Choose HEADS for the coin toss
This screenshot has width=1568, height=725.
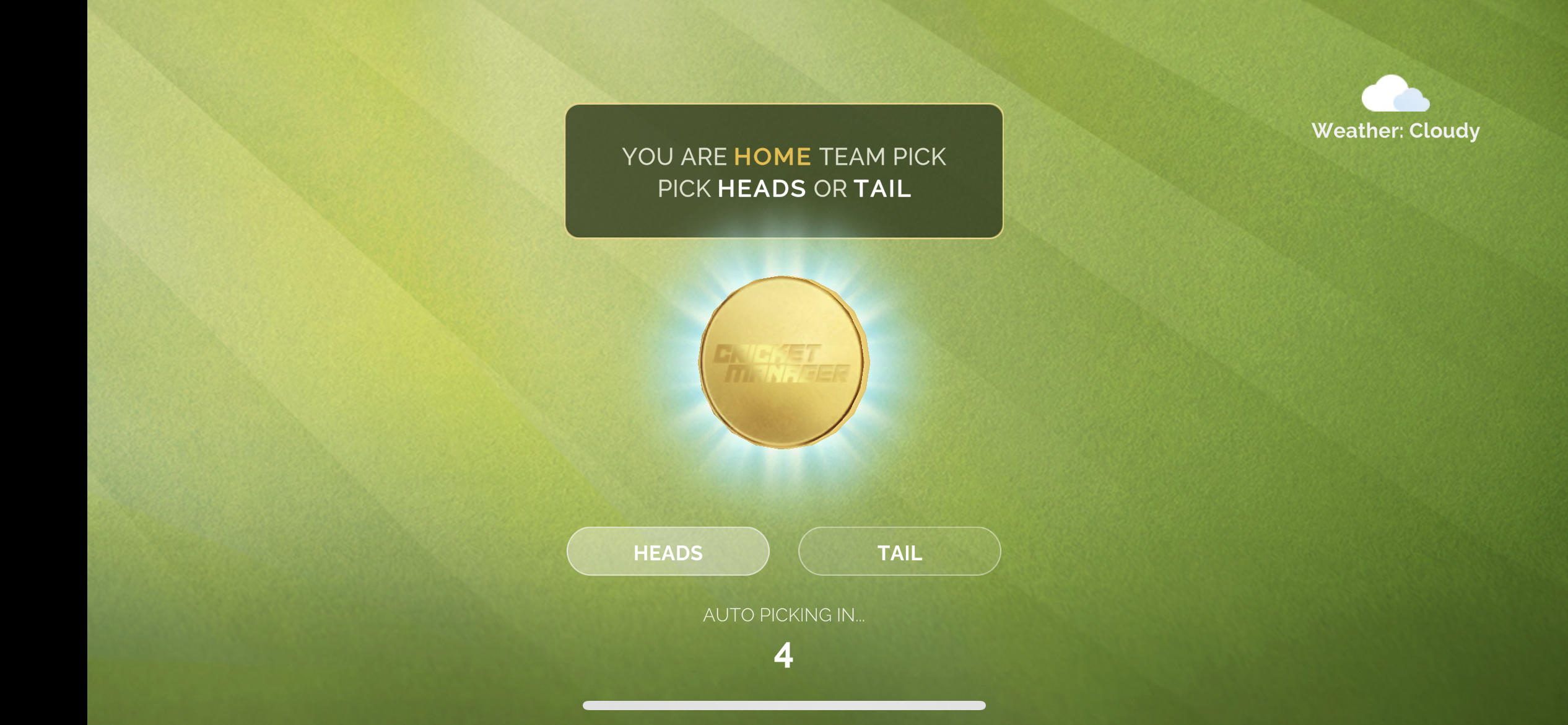[x=667, y=551]
